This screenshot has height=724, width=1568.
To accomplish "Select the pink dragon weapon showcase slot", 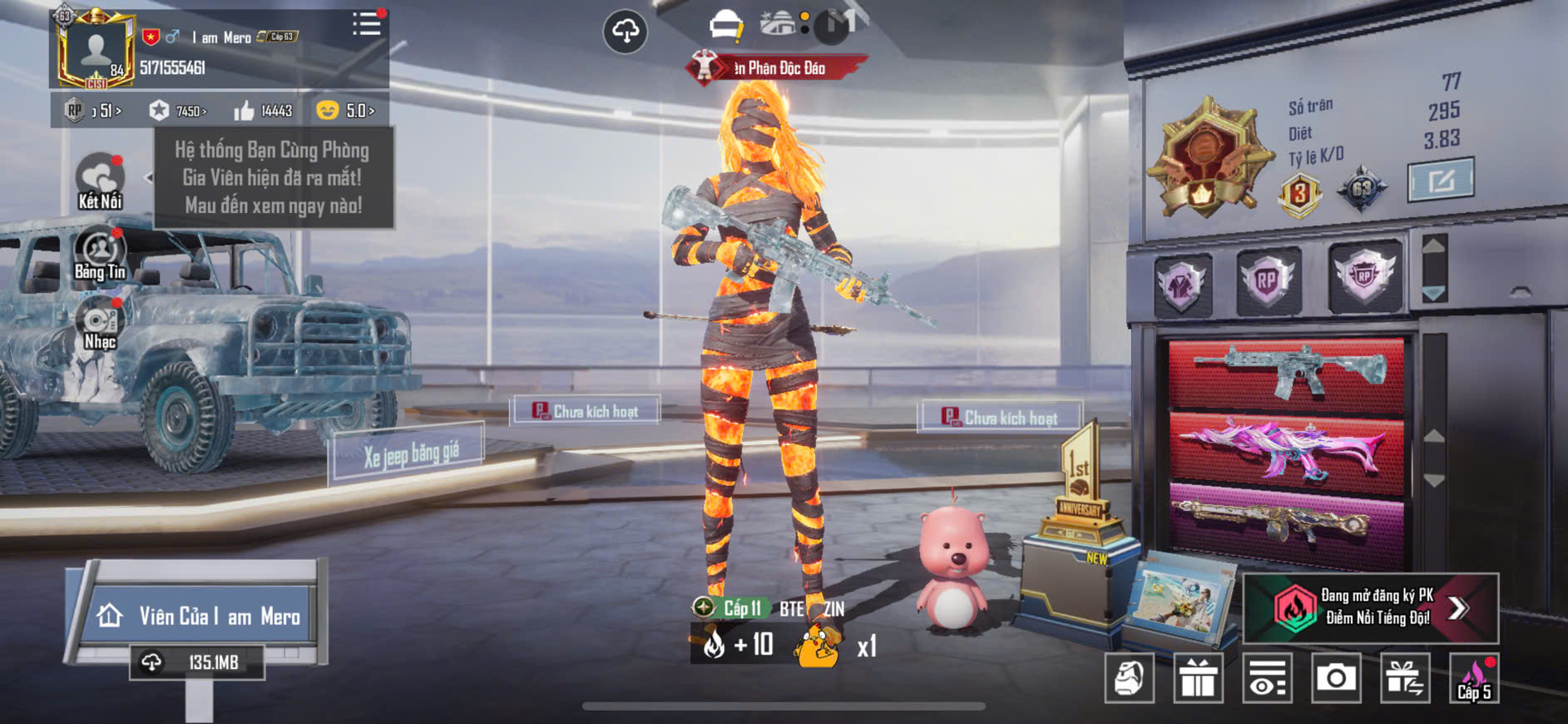I will [x=1286, y=448].
